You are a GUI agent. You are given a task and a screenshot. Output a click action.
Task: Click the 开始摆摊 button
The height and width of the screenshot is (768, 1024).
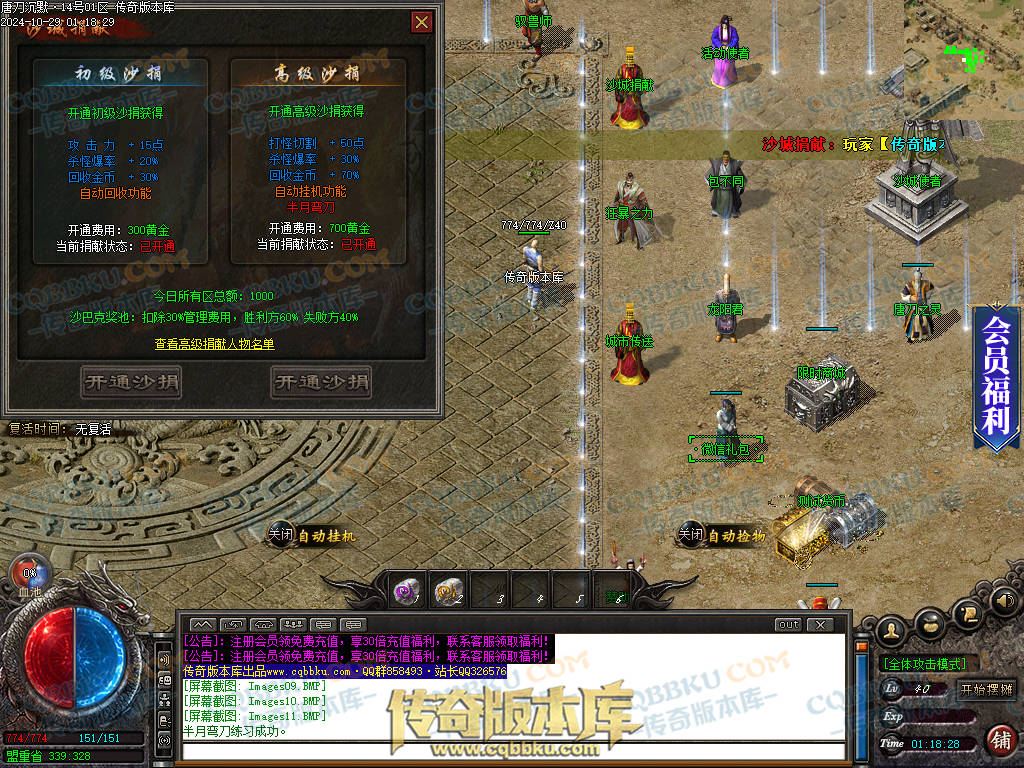pos(986,689)
